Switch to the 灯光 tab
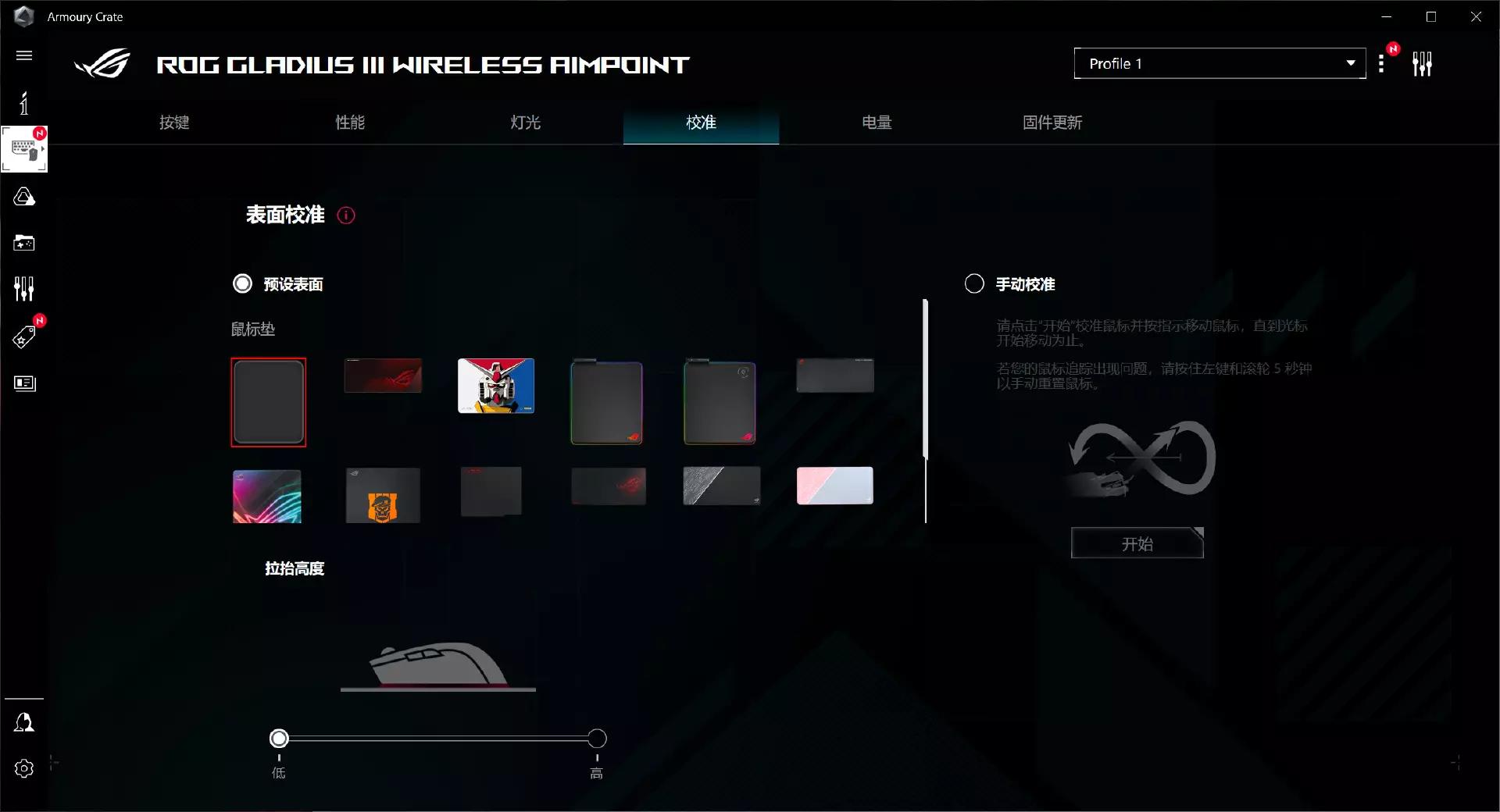This screenshot has width=1500, height=812. (x=524, y=123)
